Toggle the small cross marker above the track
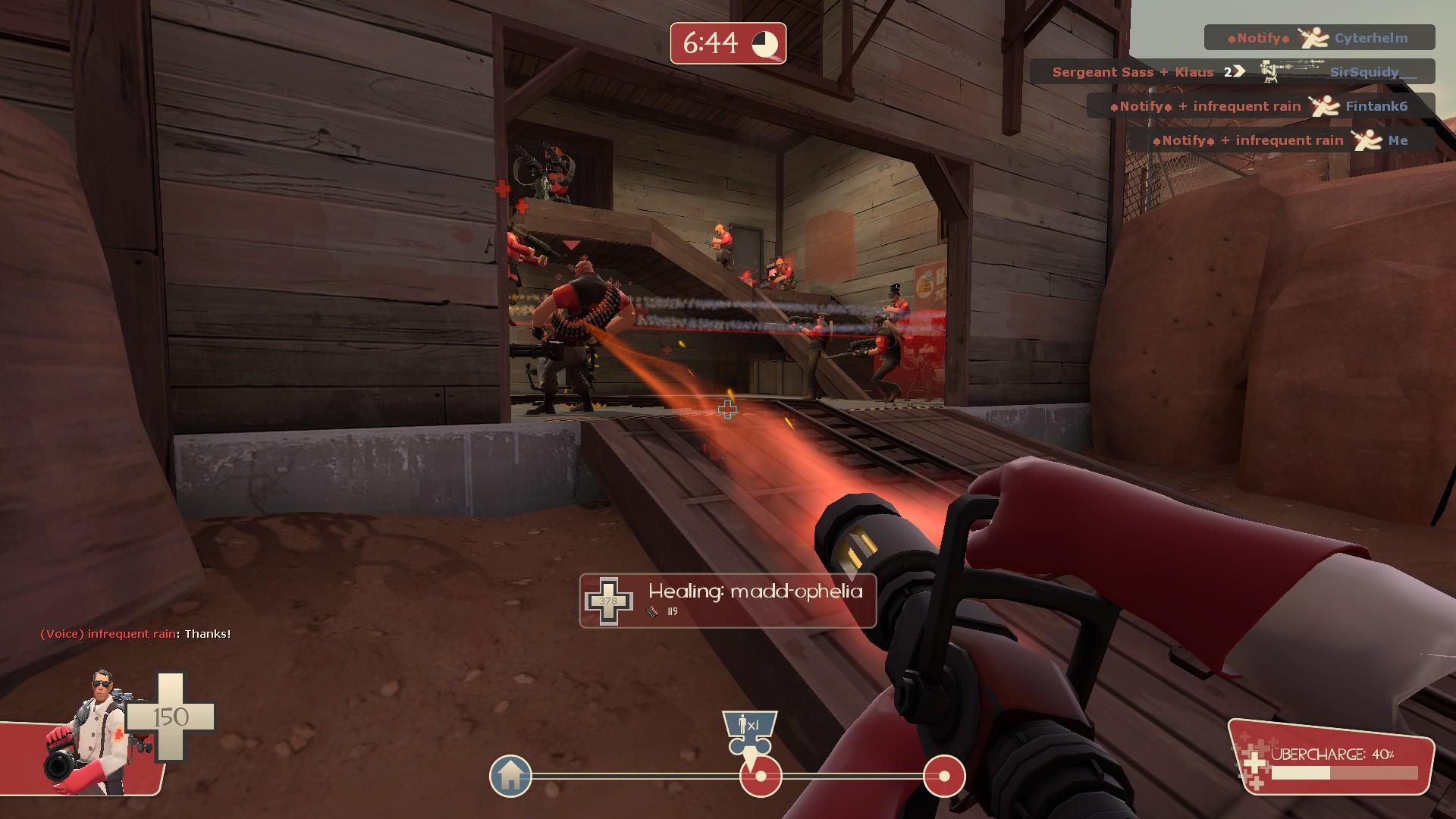 729,409
